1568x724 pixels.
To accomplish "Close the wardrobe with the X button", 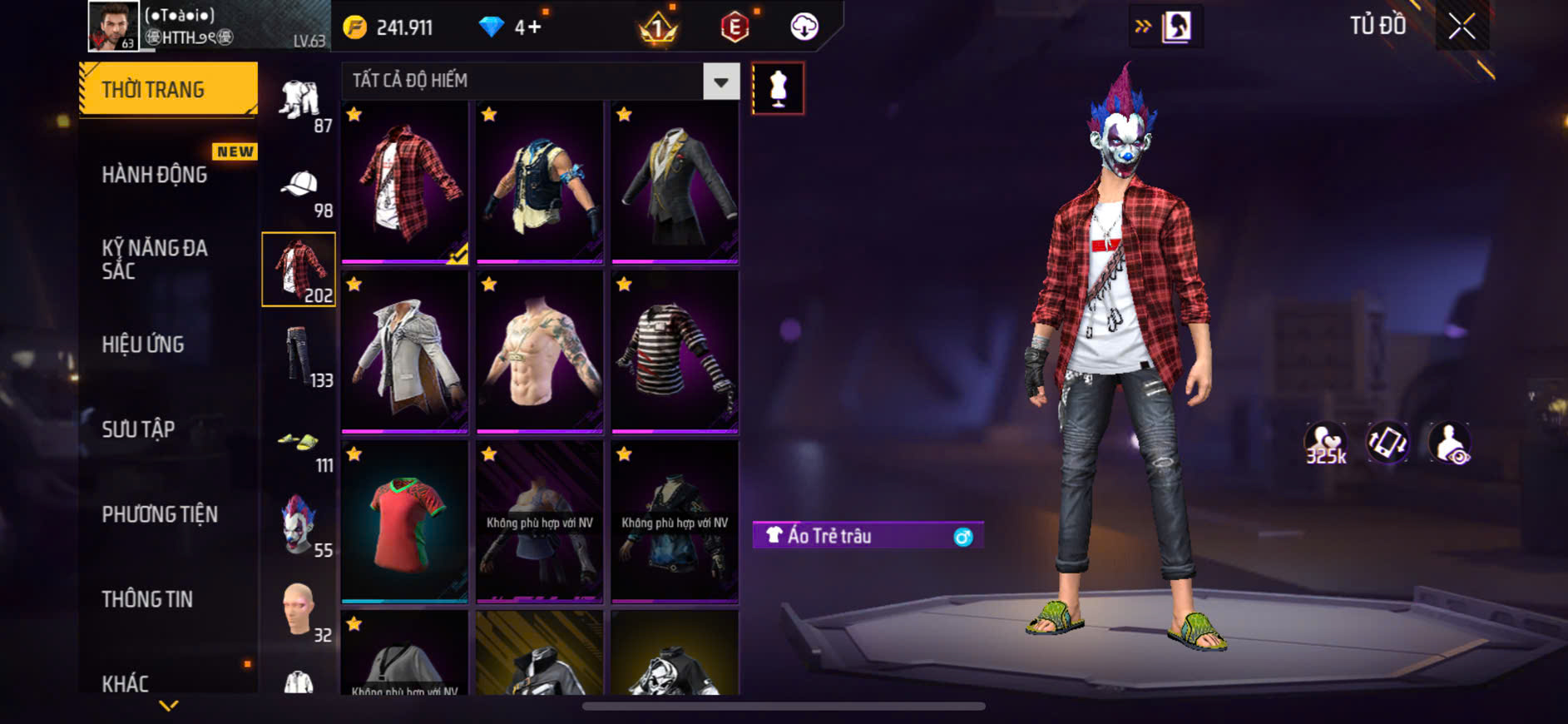I will click(x=1462, y=27).
